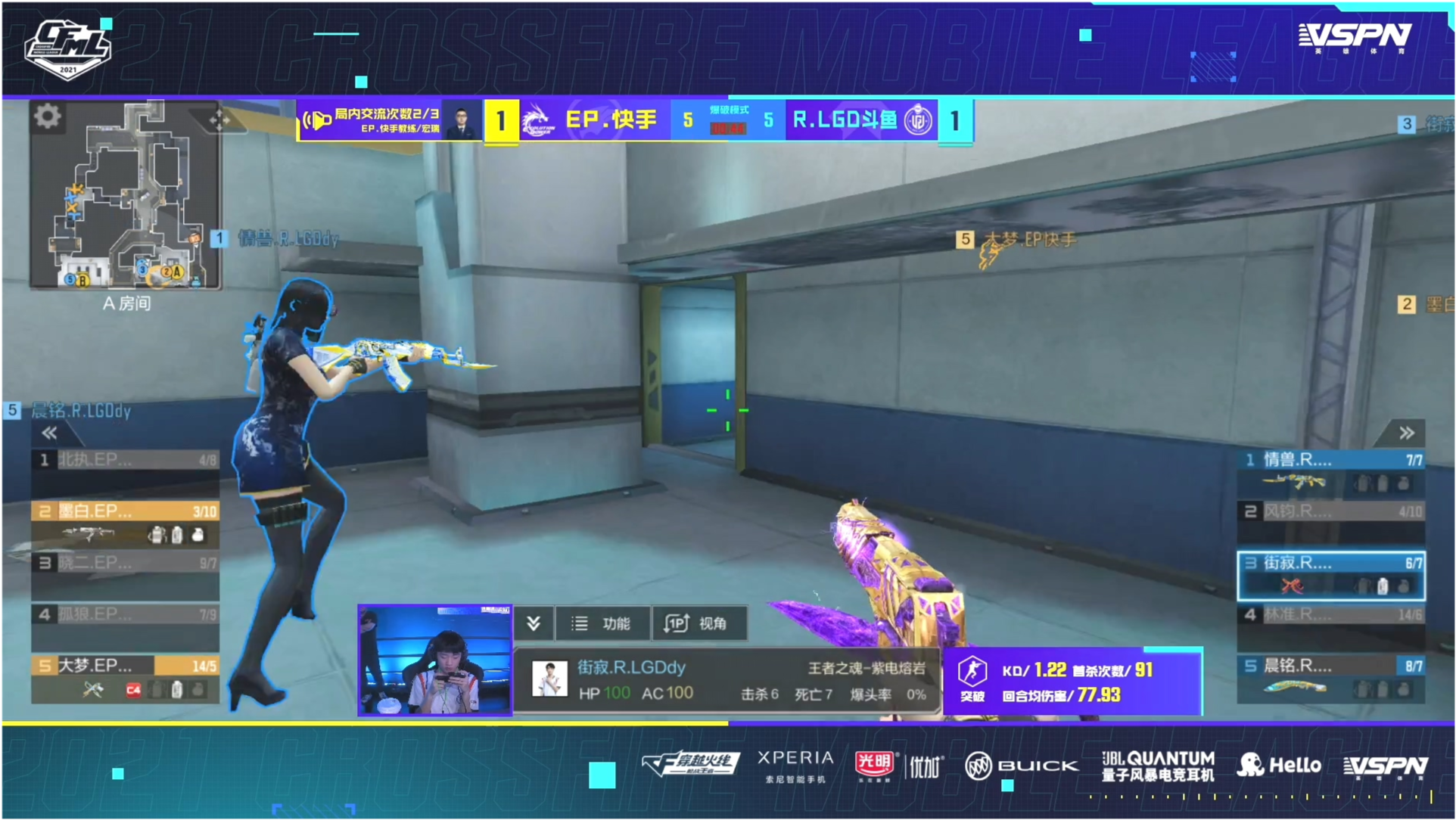
Task: Spectate 街寂.R highlighted player row
Action: point(1330,575)
